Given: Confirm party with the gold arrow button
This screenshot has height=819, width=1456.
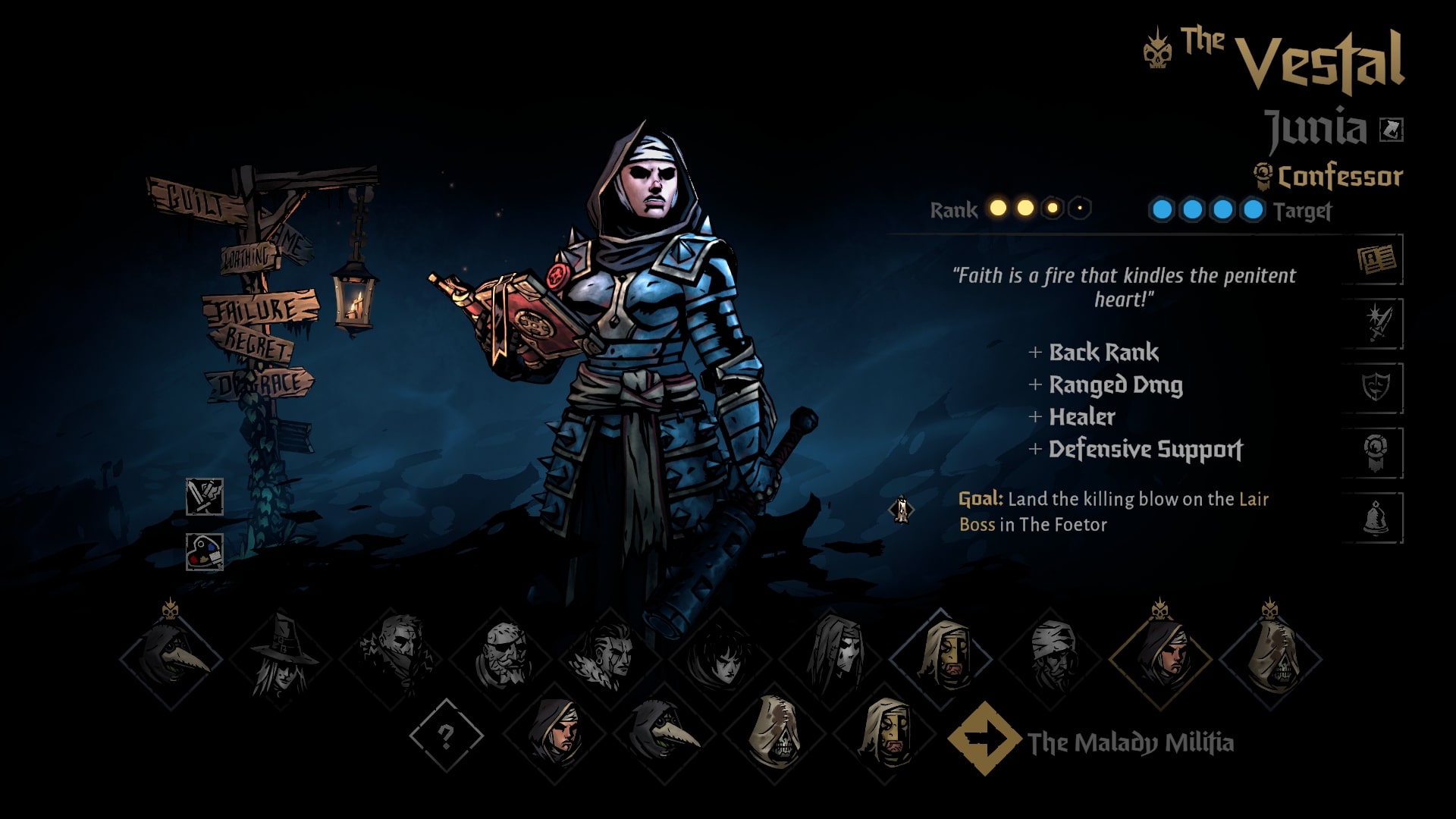Looking at the screenshot, I should point(984,739).
